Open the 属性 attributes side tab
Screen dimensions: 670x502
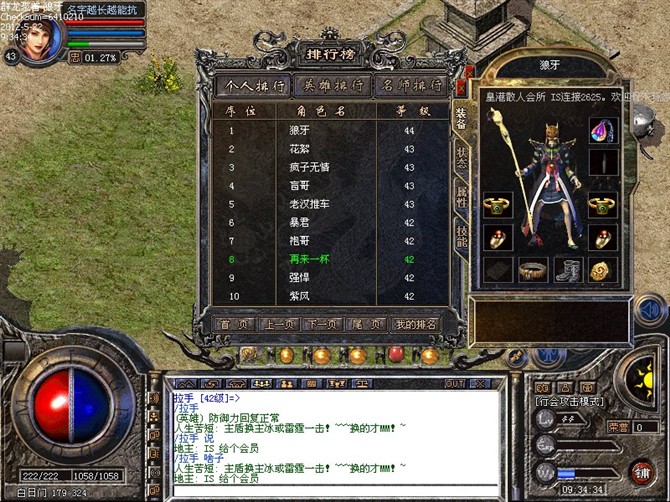(461, 196)
